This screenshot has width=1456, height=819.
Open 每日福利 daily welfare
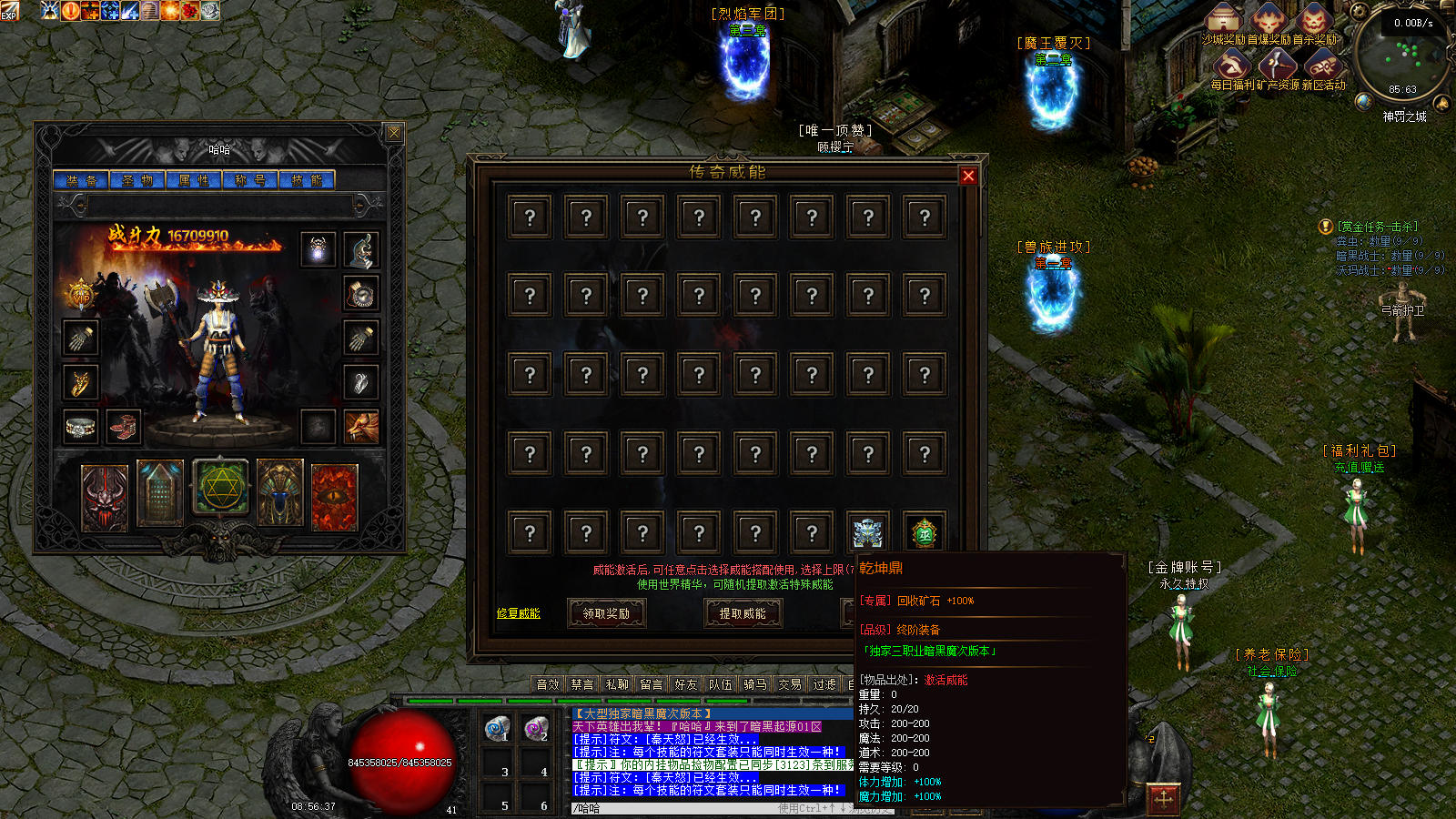point(1231,66)
